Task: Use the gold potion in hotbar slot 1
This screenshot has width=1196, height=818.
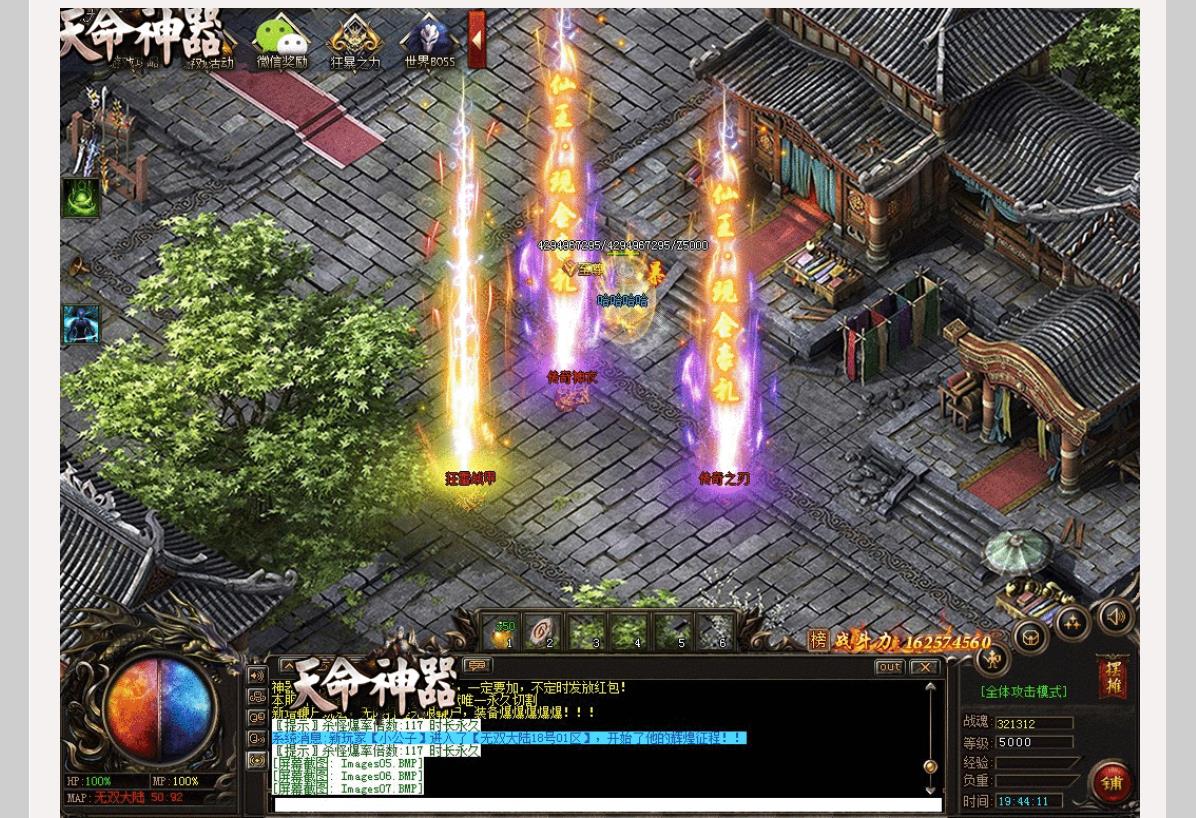Action: (501, 633)
